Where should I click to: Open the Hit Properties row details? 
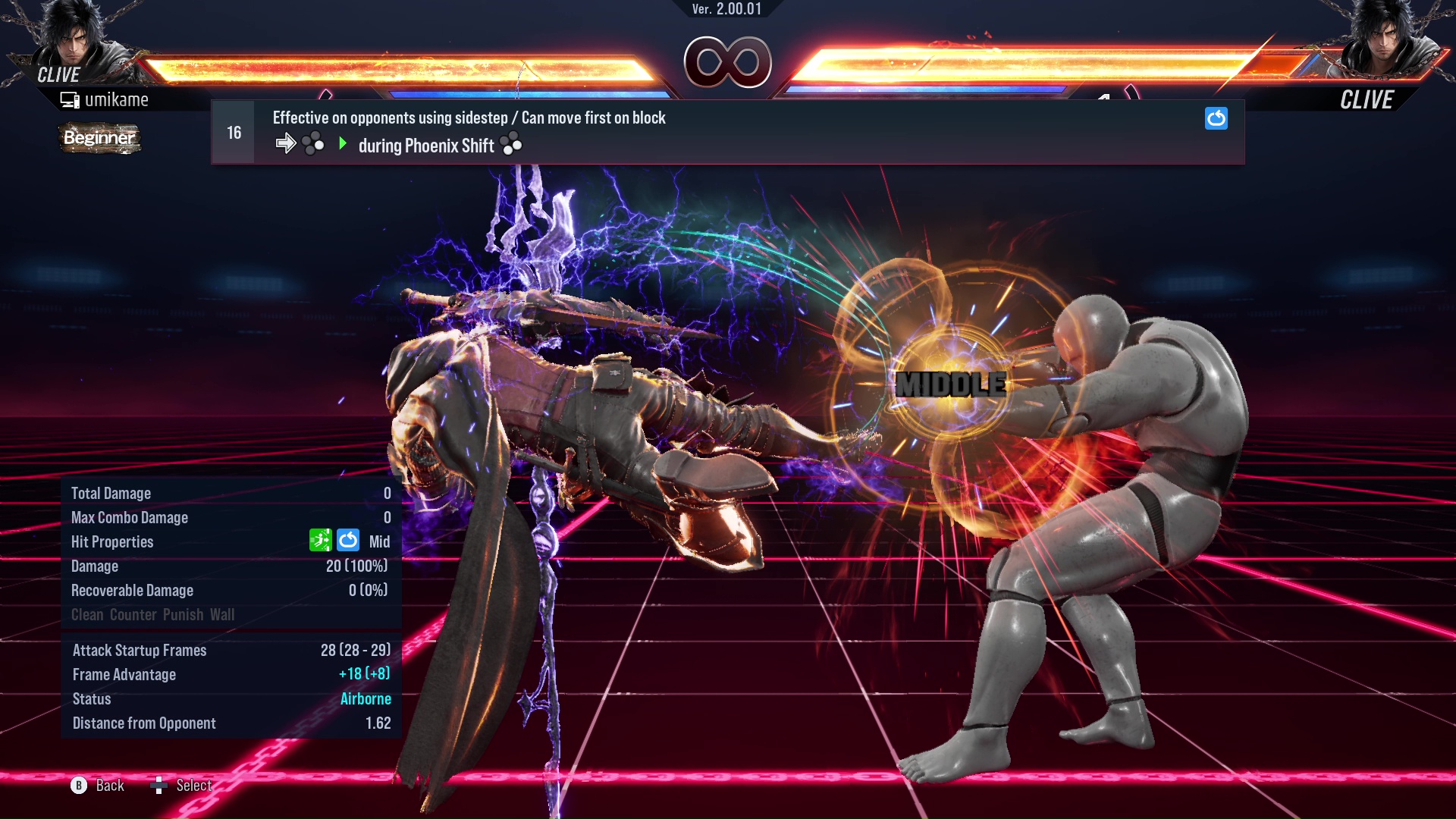[112, 541]
